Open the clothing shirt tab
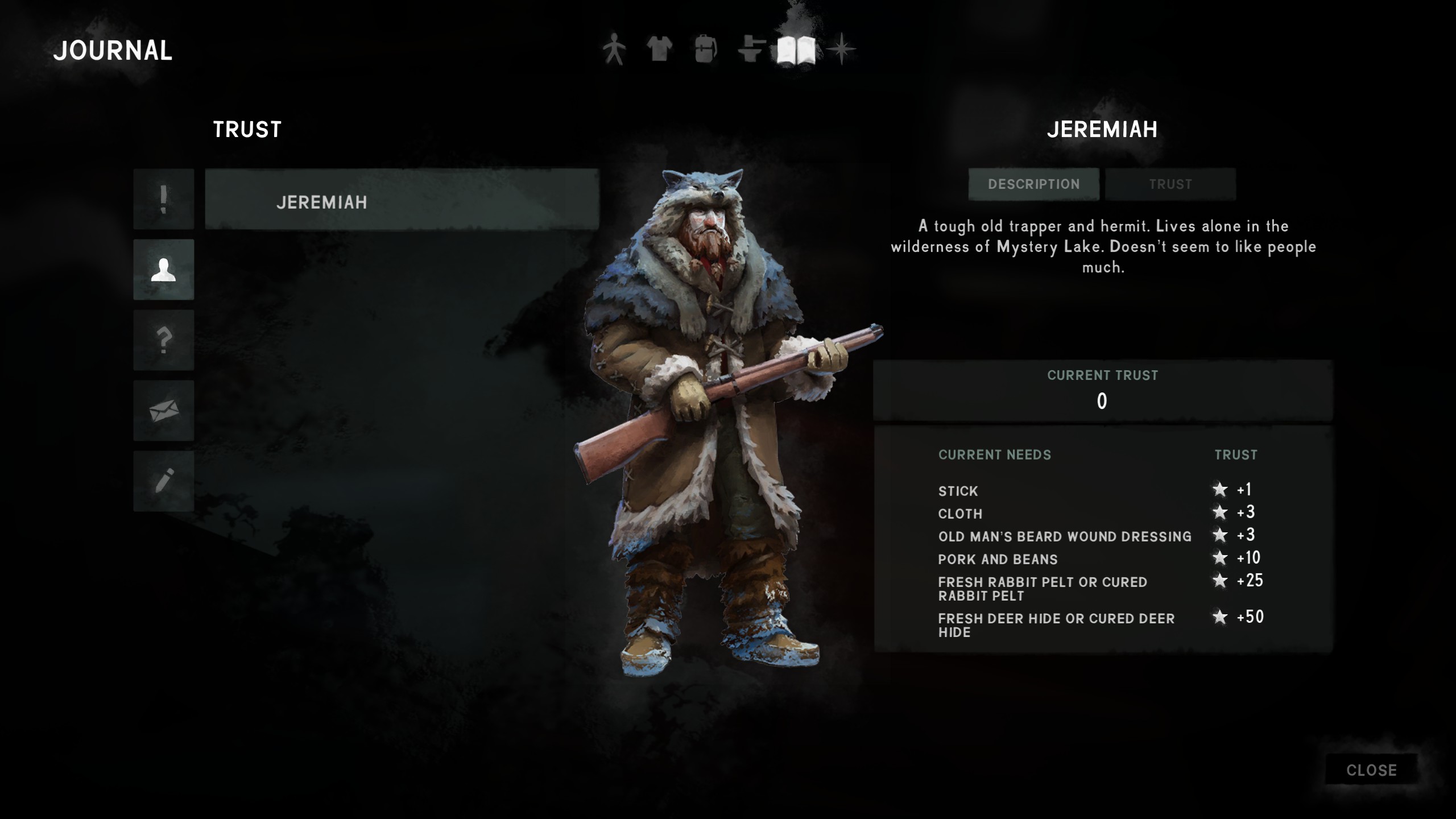This screenshot has height=819, width=1456. [660, 49]
